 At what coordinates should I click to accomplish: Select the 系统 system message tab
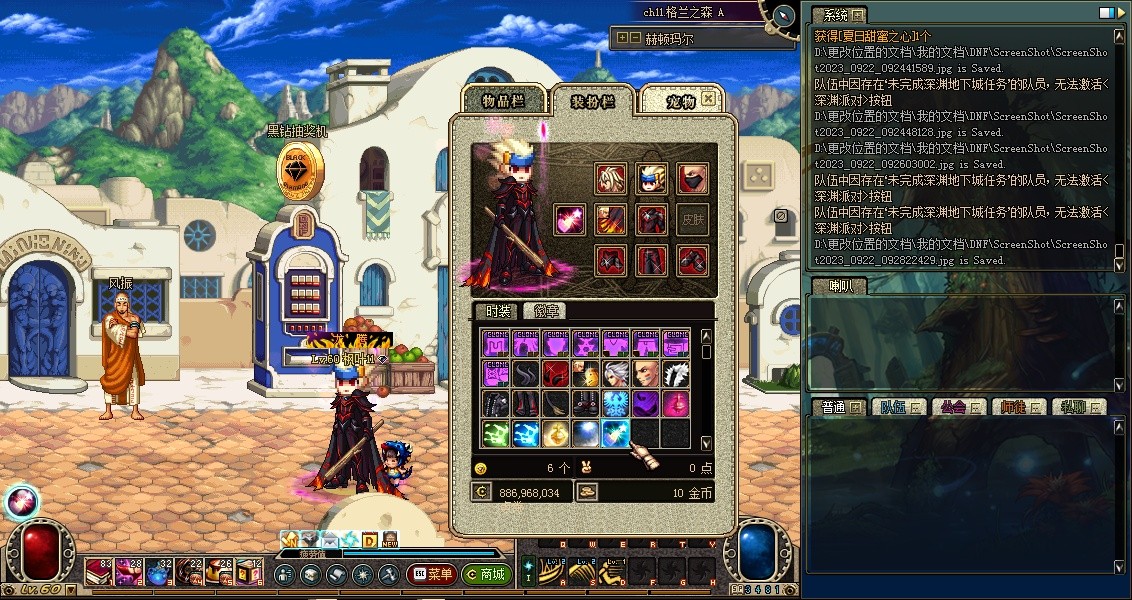(836, 15)
